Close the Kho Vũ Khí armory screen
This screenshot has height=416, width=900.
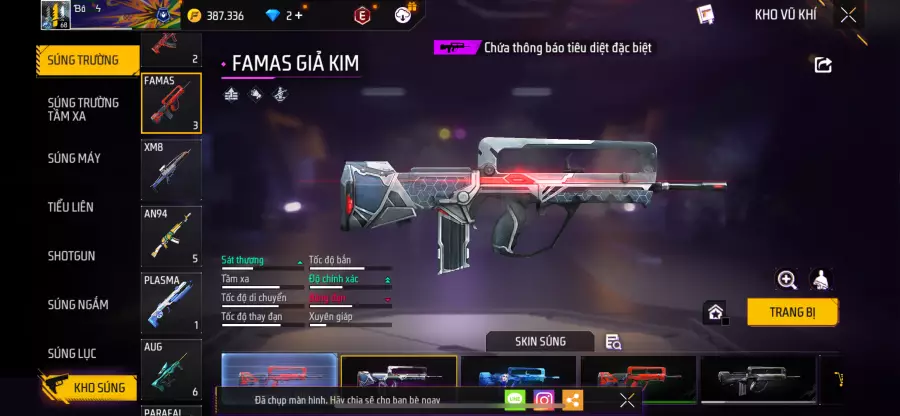click(x=848, y=15)
